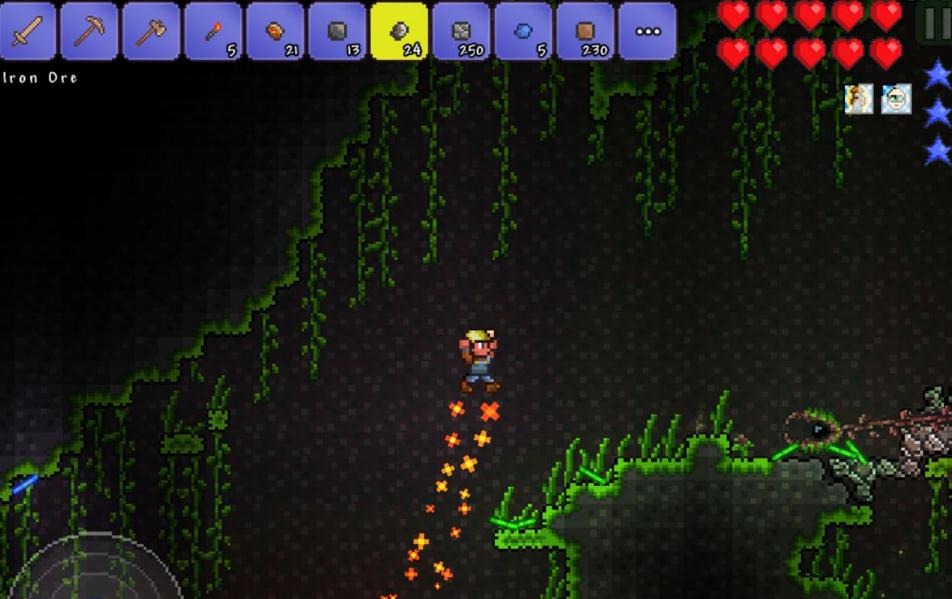
Task: Pick the orange ore stack of 21
Action: point(275,30)
